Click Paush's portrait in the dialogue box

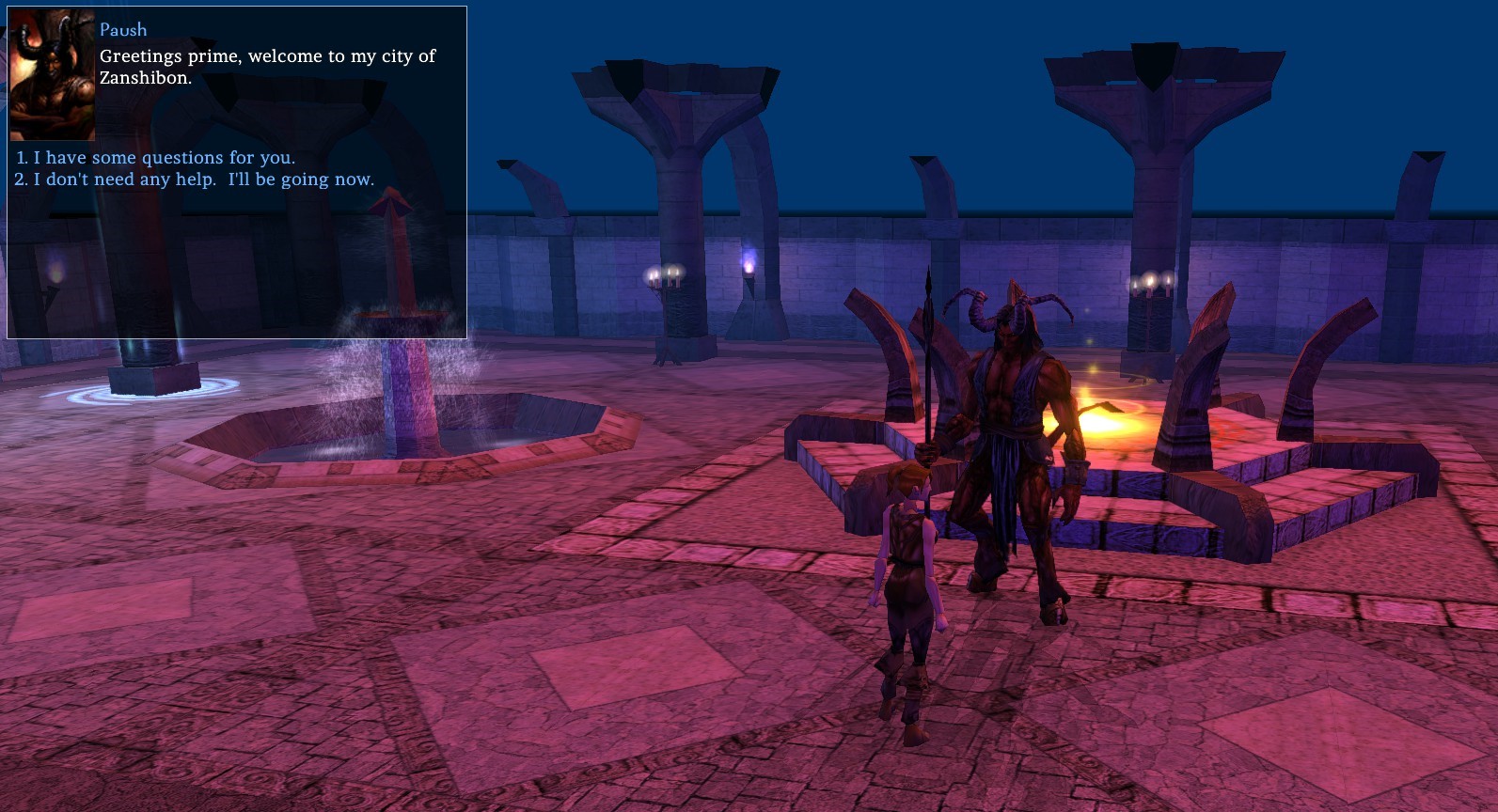(x=53, y=75)
